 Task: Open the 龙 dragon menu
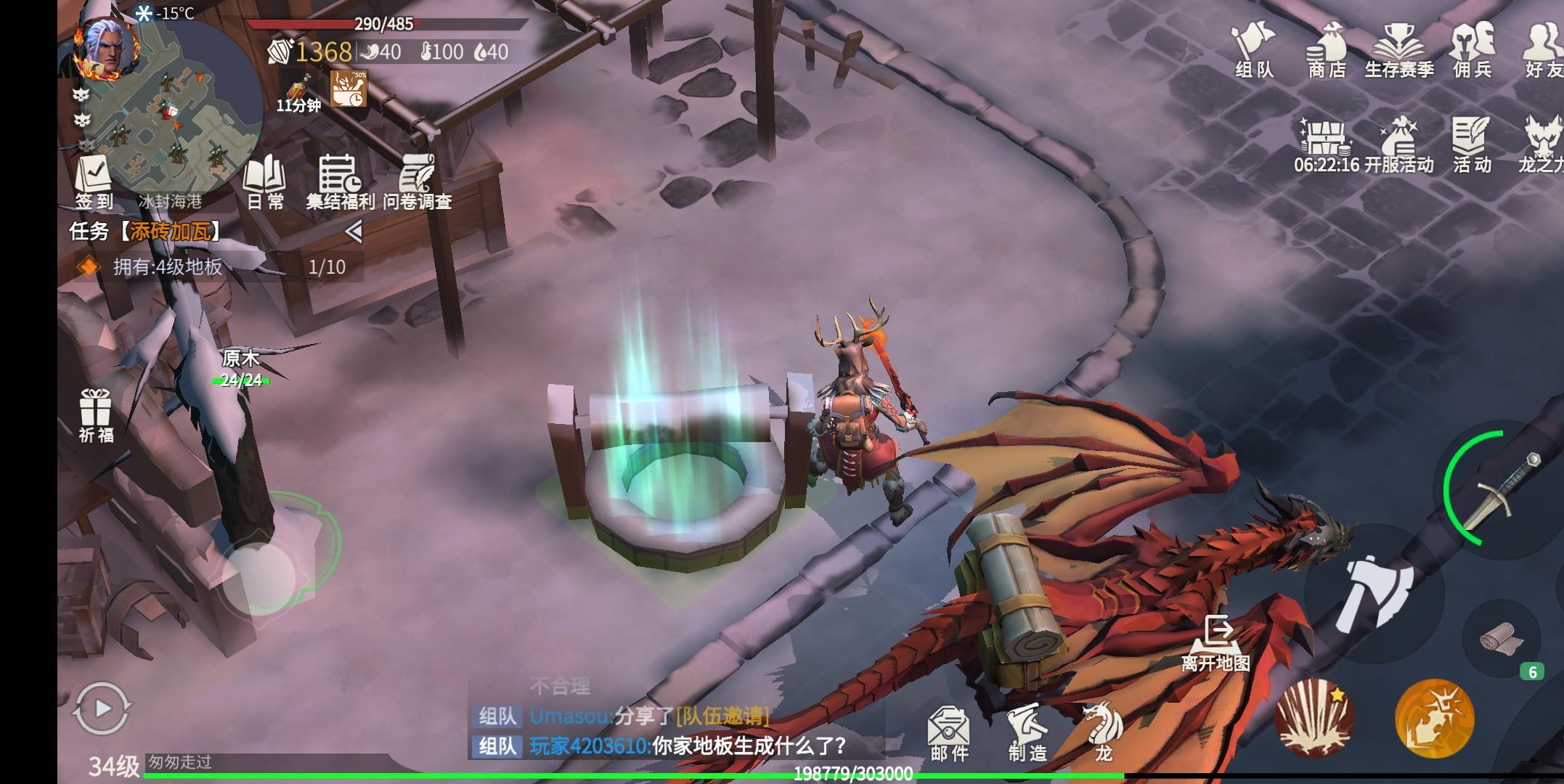click(1102, 732)
